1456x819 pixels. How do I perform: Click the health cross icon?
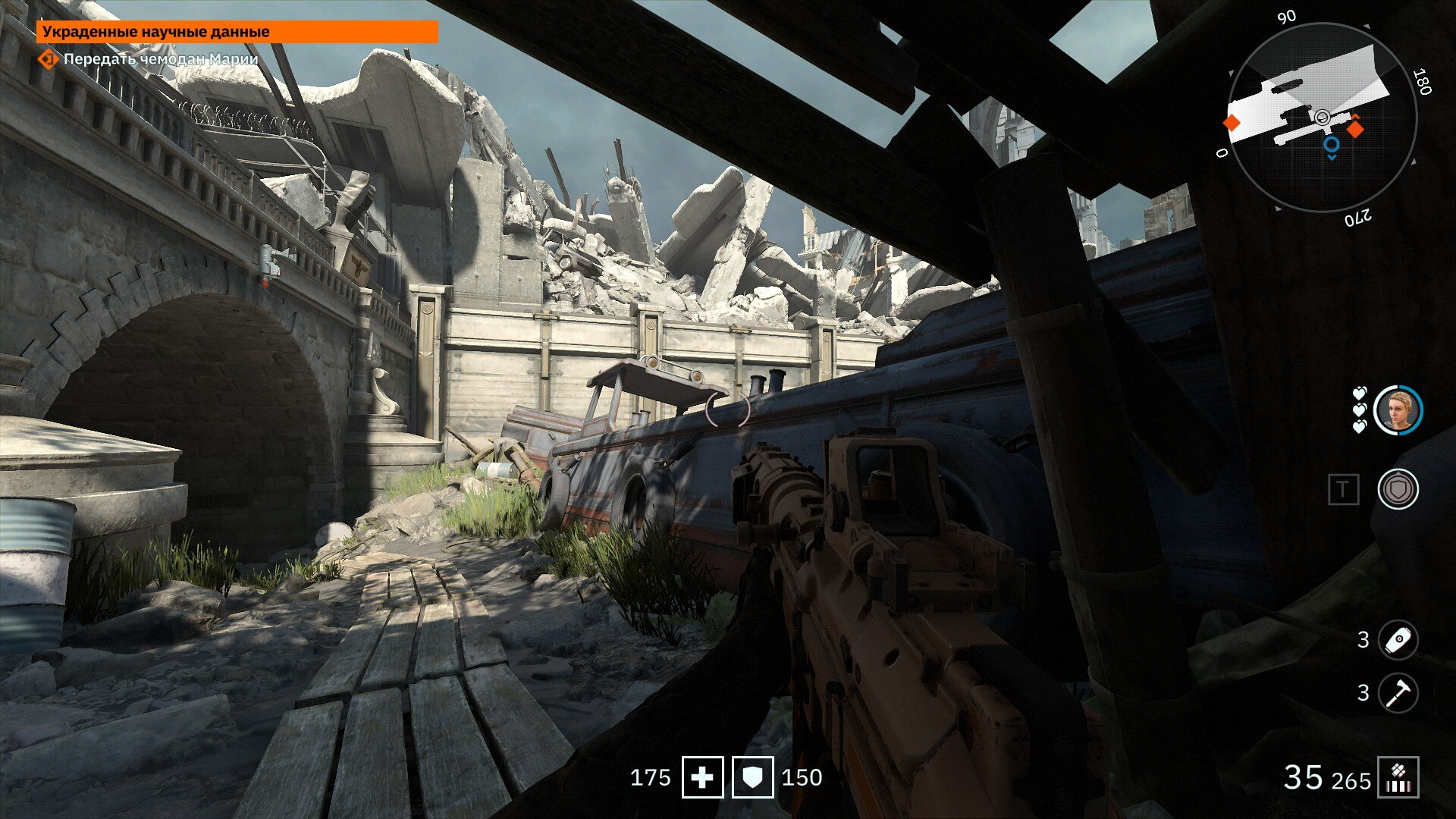[x=702, y=777]
